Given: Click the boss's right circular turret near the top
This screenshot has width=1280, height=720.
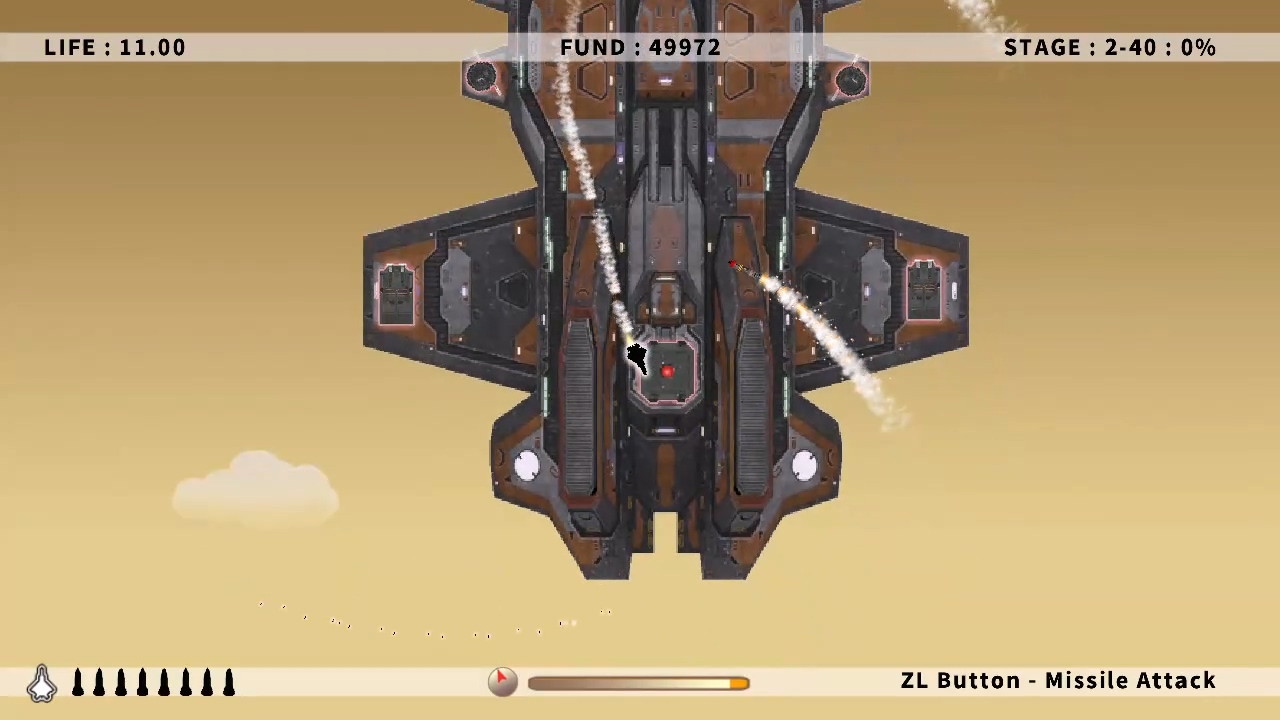Looking at the screenshot, I should (x=851, y=80).
